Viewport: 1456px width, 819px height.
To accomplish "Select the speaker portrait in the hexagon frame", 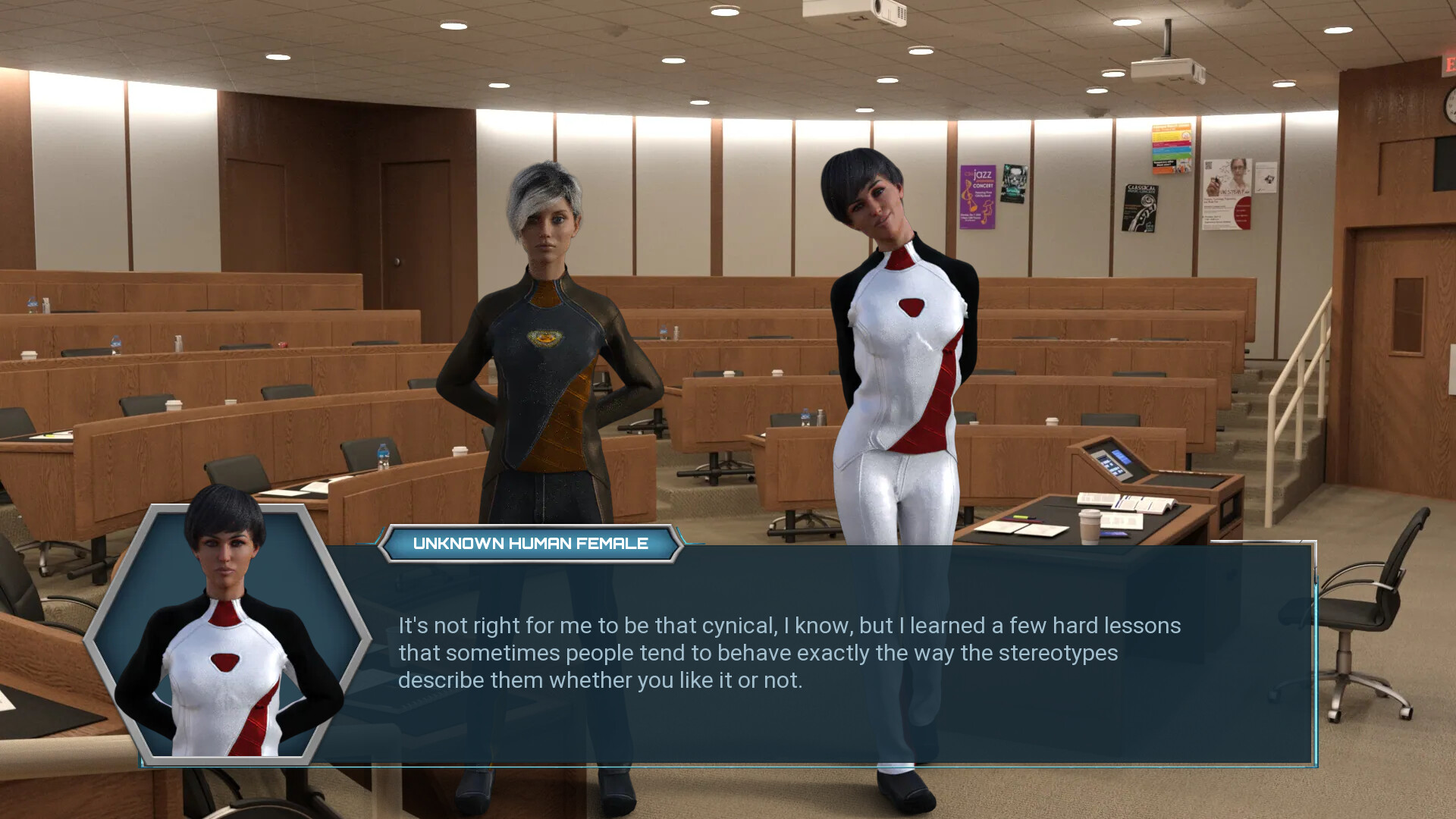I will 226,633.
